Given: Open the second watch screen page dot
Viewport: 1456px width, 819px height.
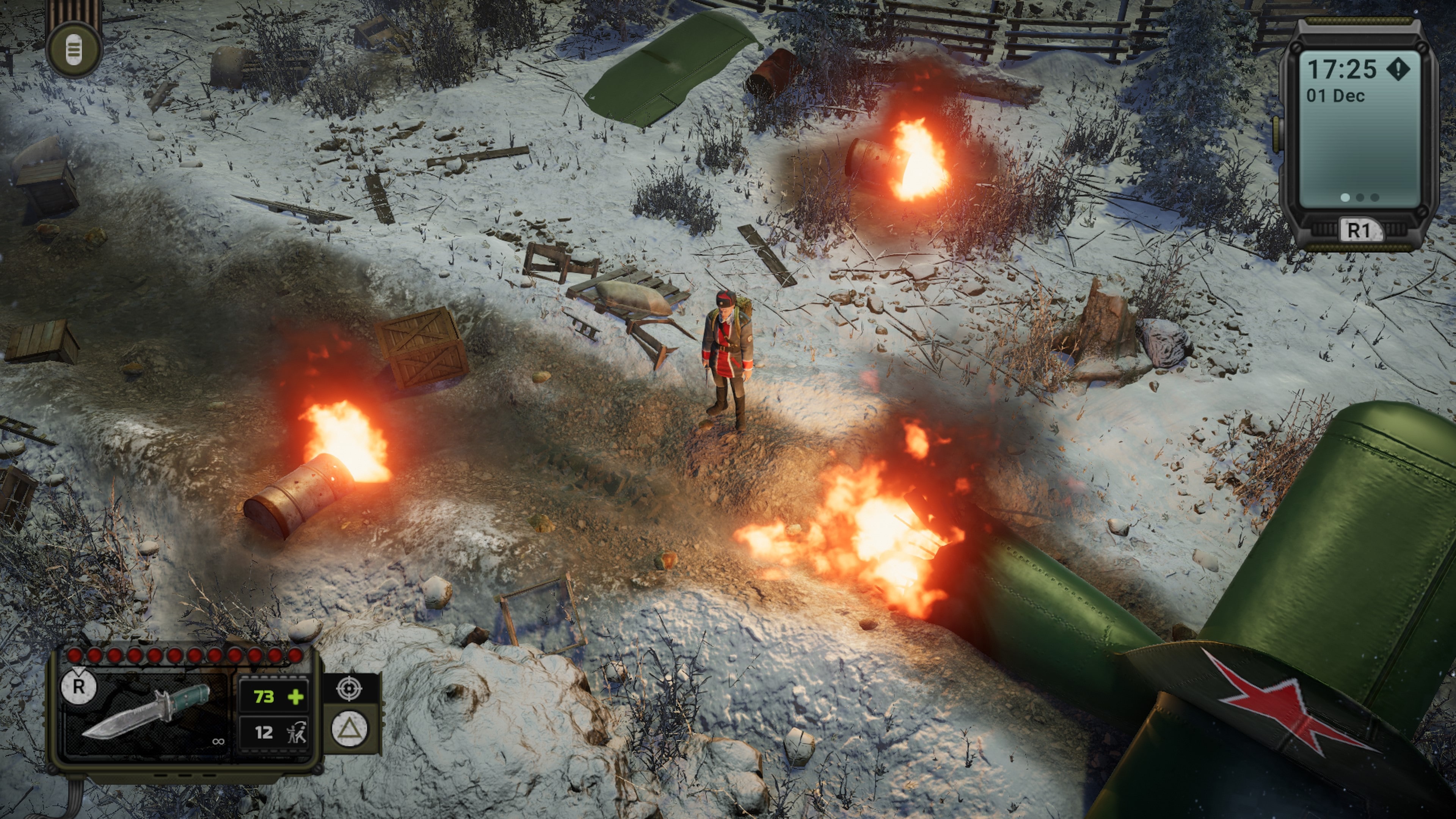Looking at the screenshot, I should [x=1360, y=197].
